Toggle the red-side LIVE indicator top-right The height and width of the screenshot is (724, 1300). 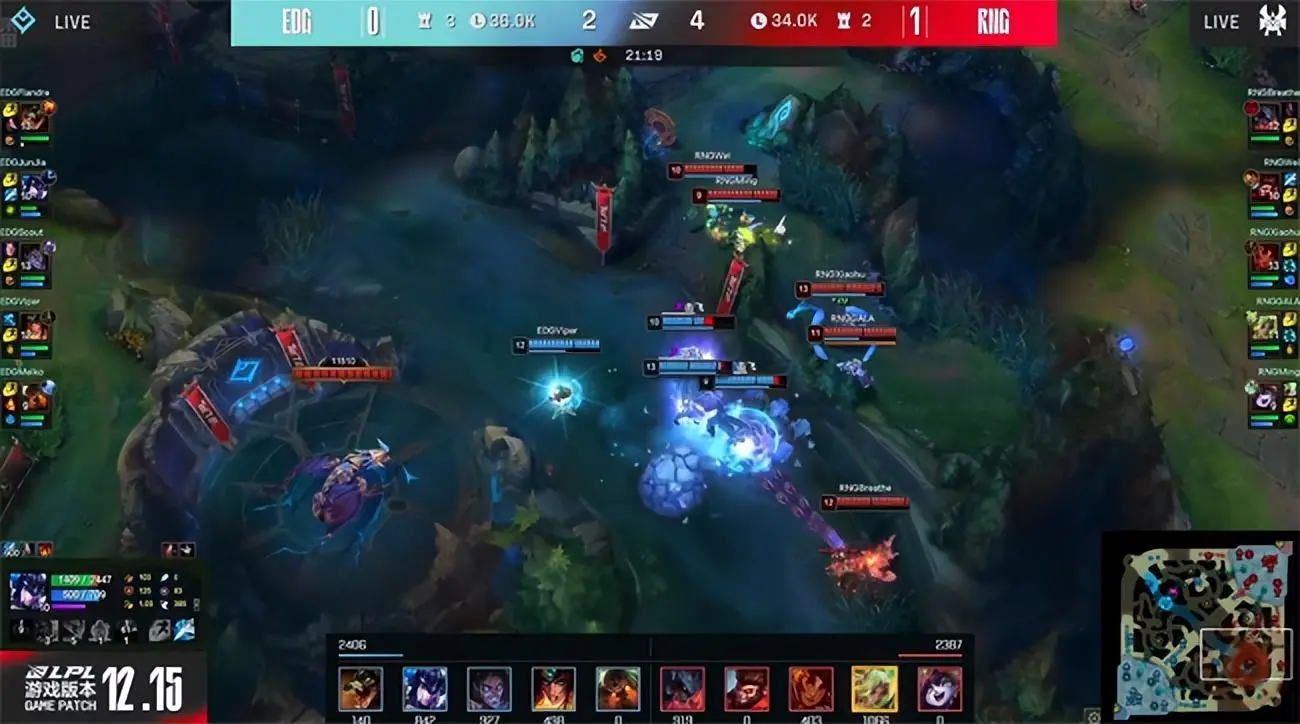click(1222, 21)
